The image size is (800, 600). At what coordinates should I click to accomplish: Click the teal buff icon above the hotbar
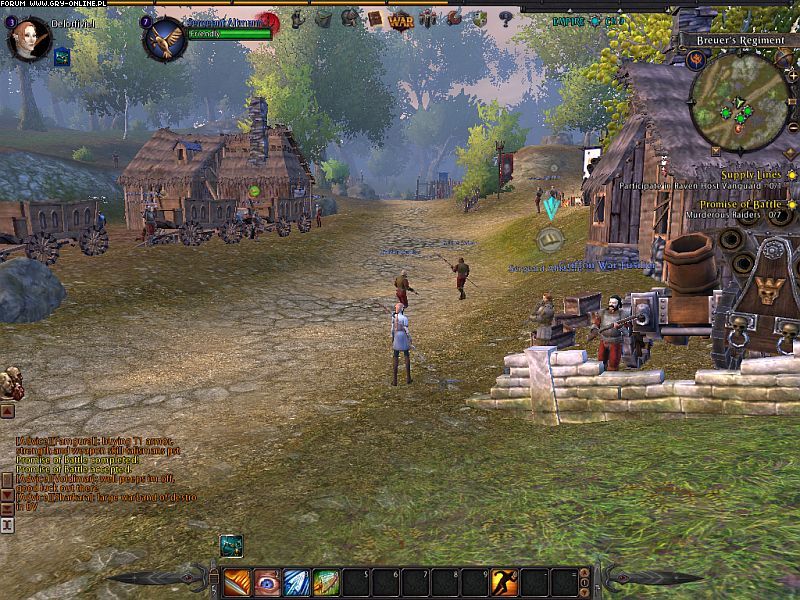coord(231,545)
